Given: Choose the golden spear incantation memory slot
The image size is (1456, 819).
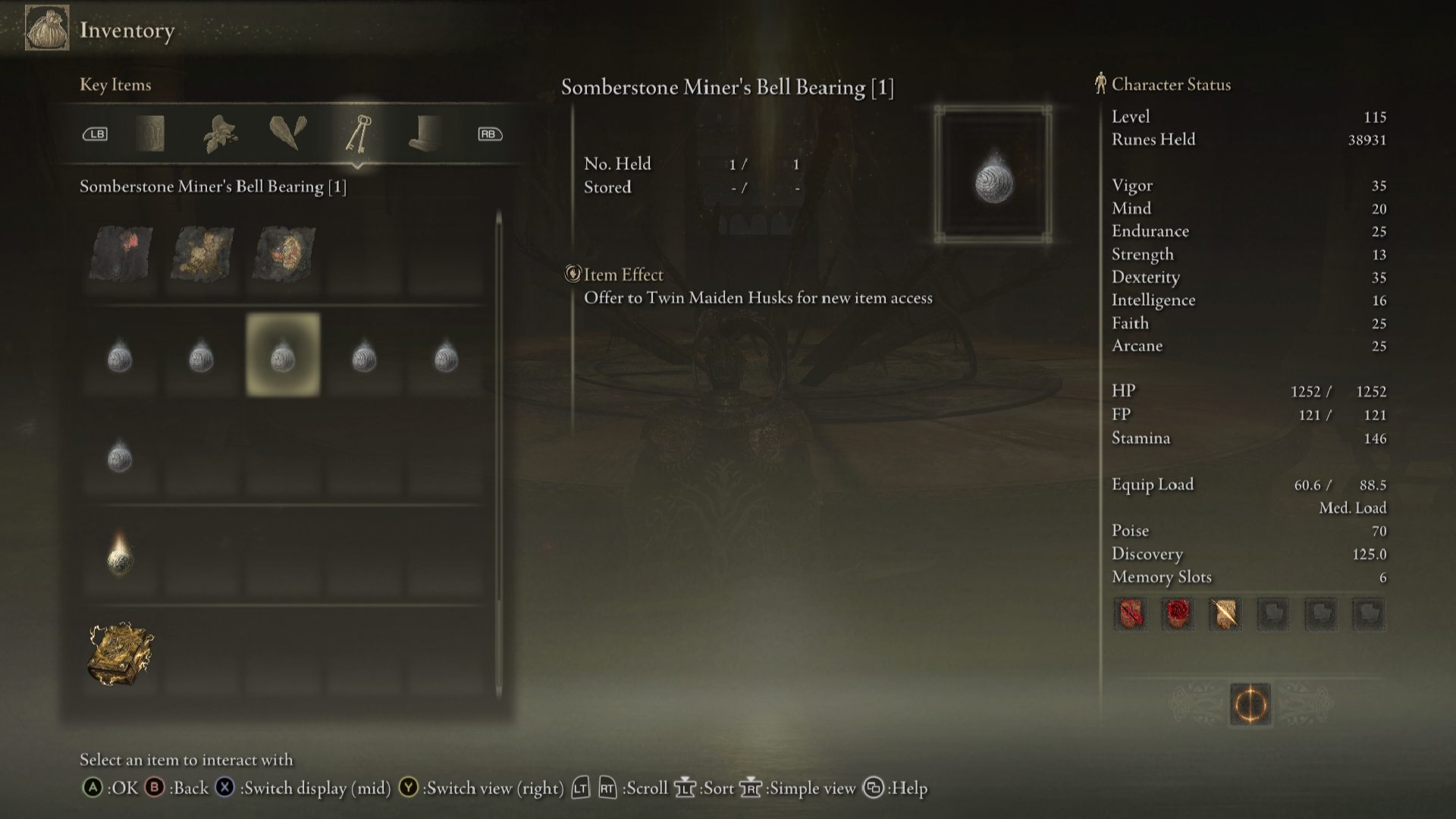Looking at the screenshot, I should [1225, 613].
